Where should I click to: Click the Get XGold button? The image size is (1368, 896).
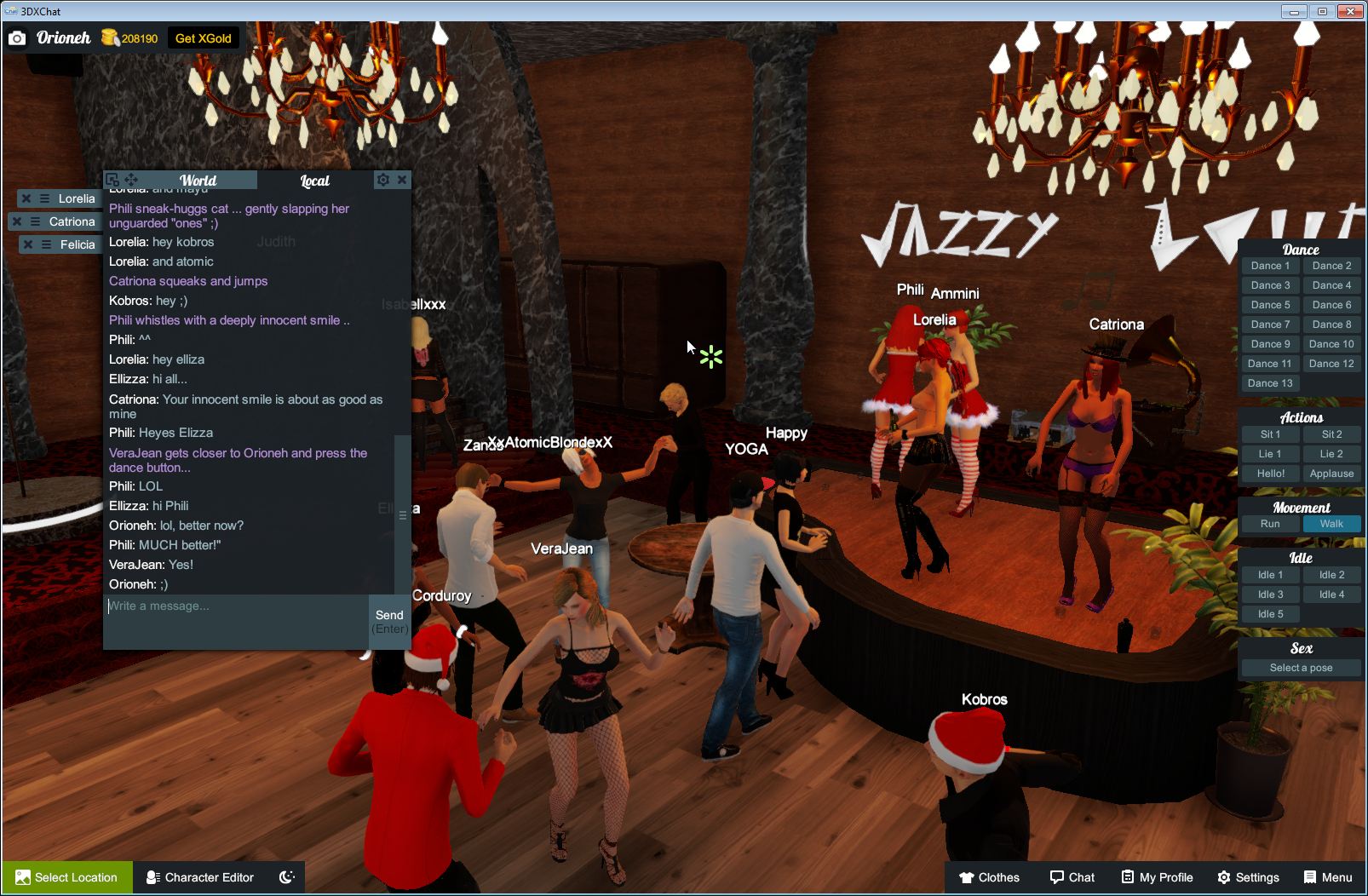pos(203,37)
